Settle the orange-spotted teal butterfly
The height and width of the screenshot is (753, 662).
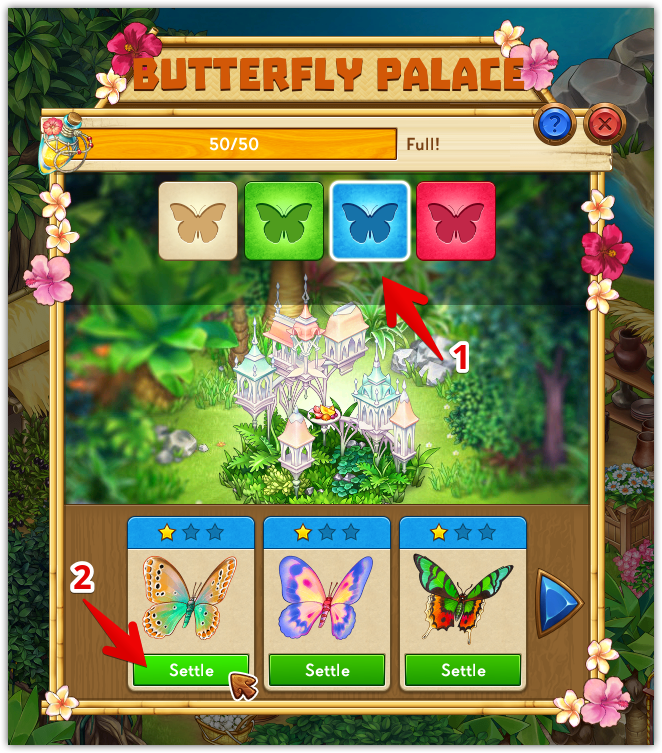click(191, 670)
